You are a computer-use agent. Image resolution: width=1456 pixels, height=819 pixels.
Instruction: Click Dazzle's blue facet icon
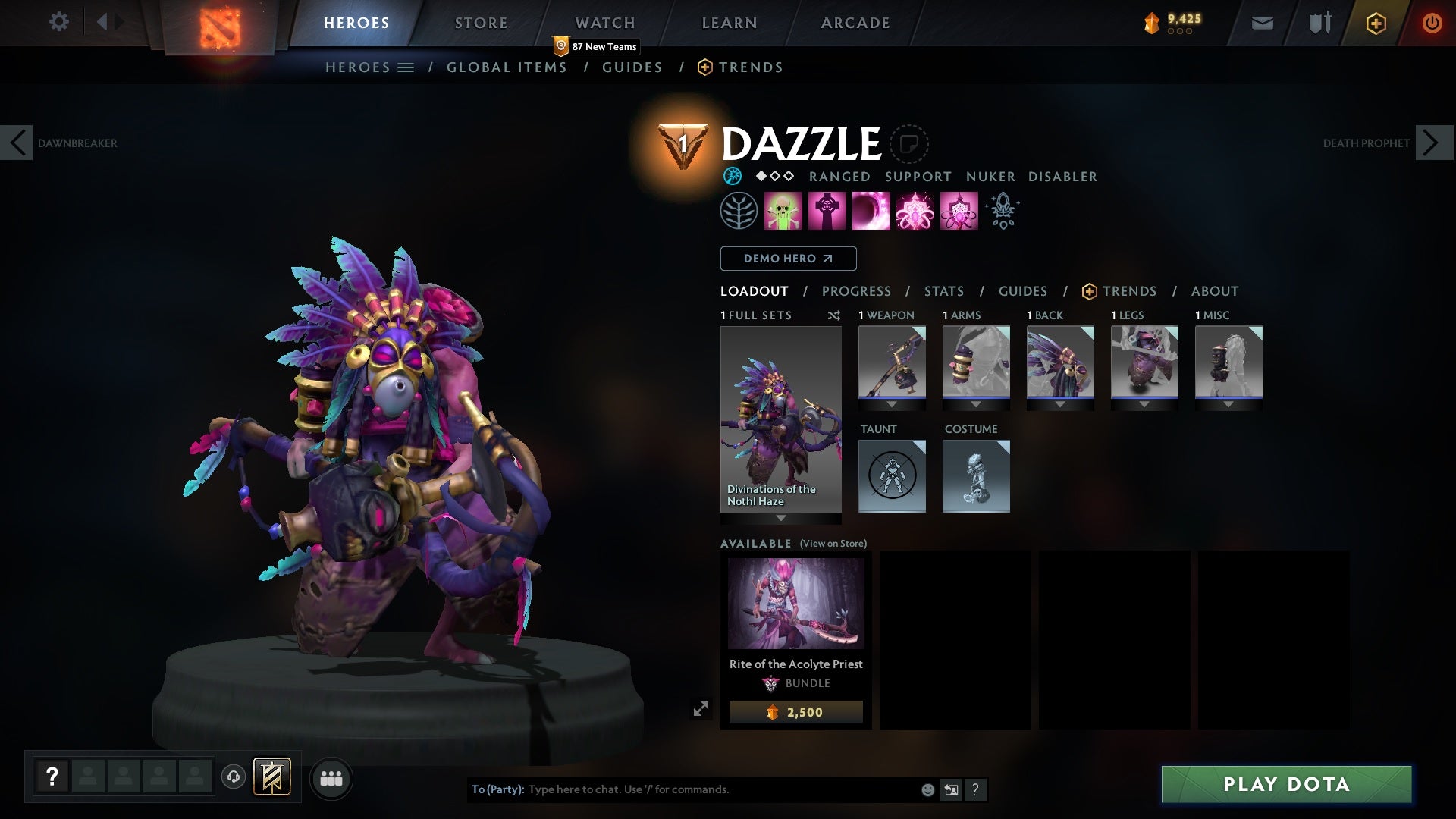pyautogui.click(x=733, y=176)
